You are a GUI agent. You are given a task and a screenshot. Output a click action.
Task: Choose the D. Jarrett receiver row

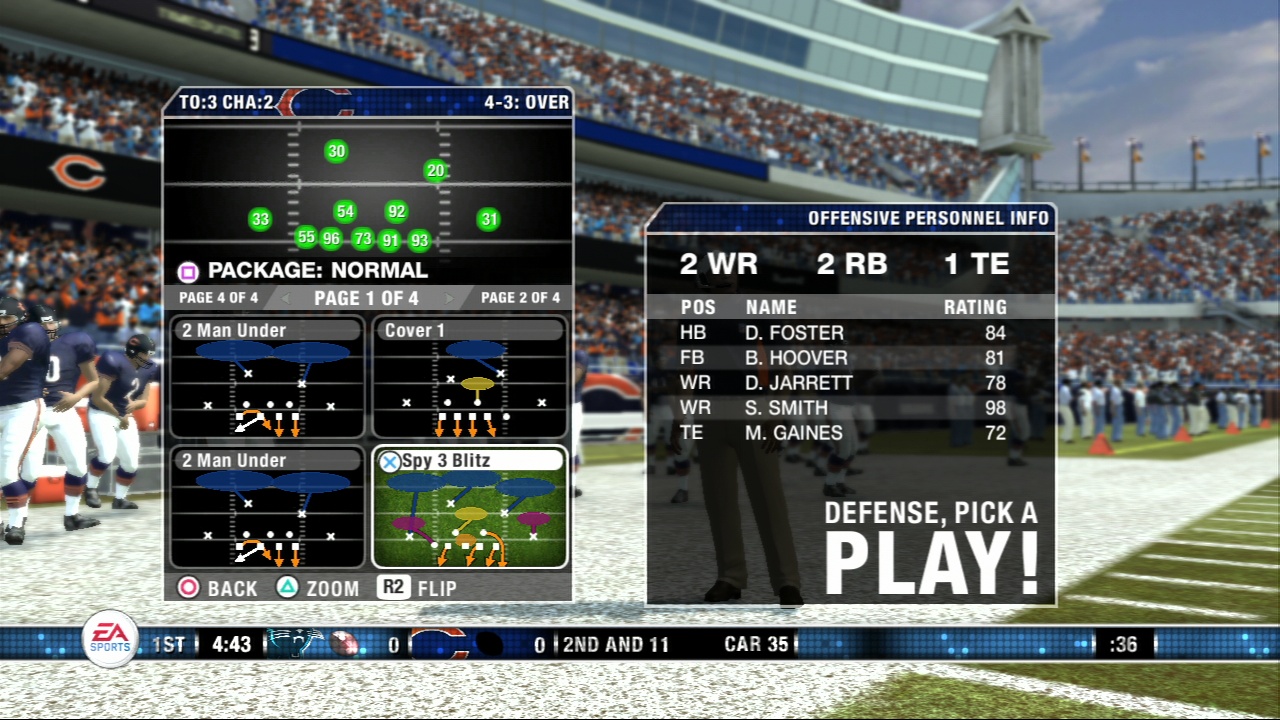coord(850,383)
